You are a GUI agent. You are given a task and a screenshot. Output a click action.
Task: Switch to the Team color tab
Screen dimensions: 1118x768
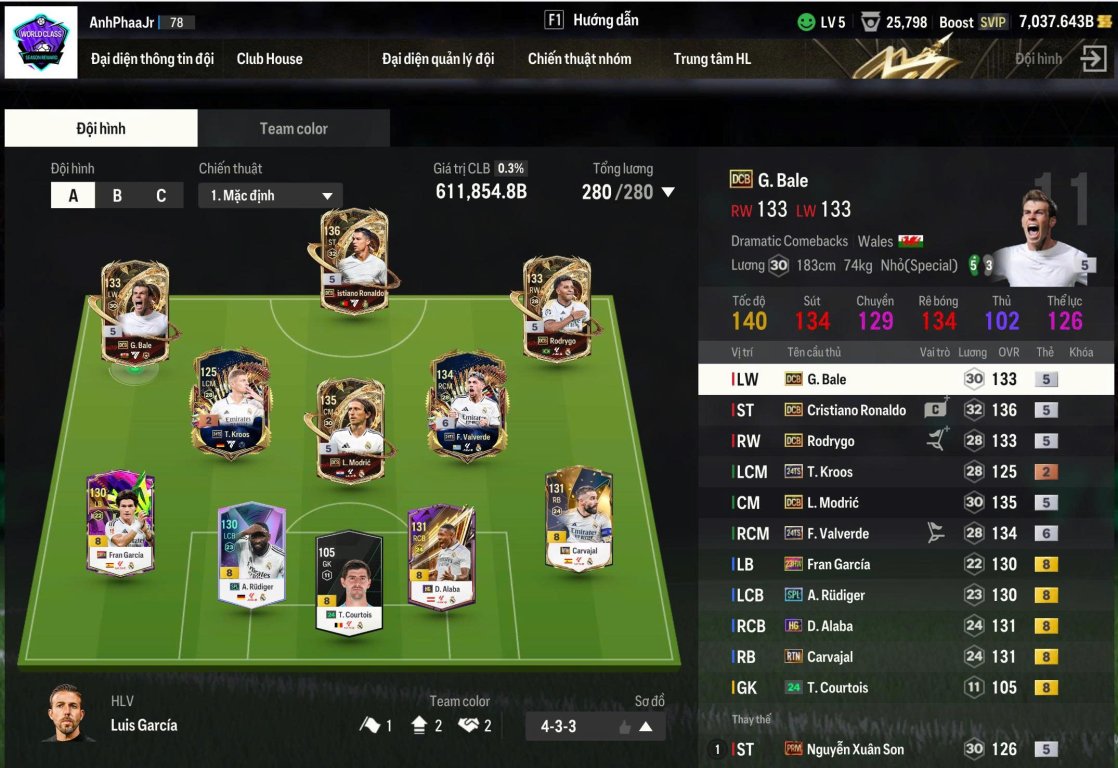coord(293,129)
